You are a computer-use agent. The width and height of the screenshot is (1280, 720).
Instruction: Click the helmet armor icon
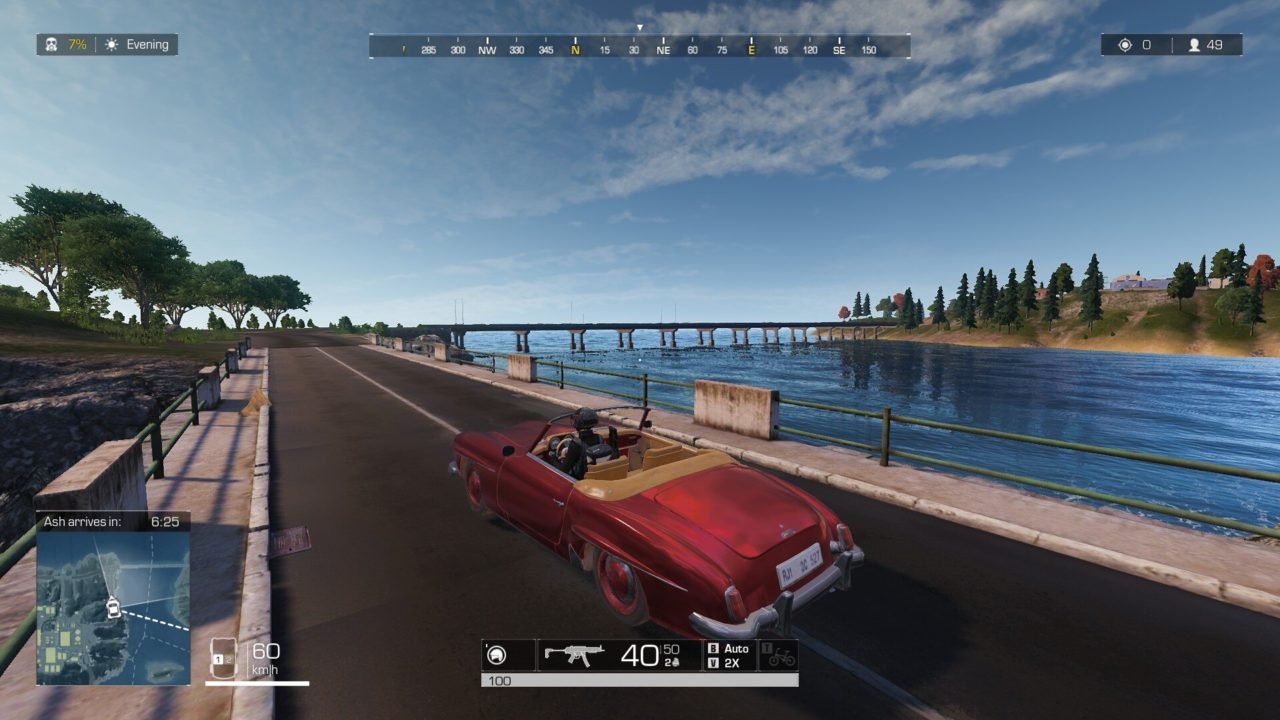[496, 655]
